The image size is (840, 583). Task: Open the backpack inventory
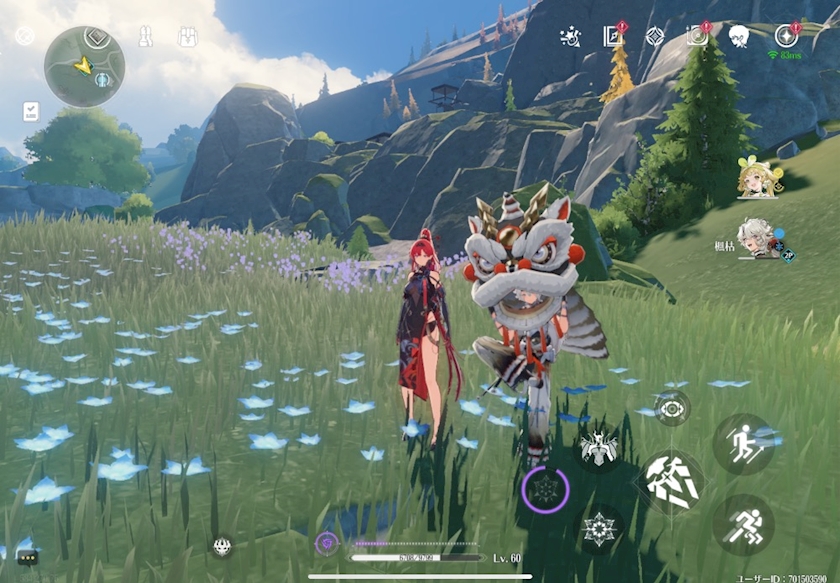click(x=187, y=37)
